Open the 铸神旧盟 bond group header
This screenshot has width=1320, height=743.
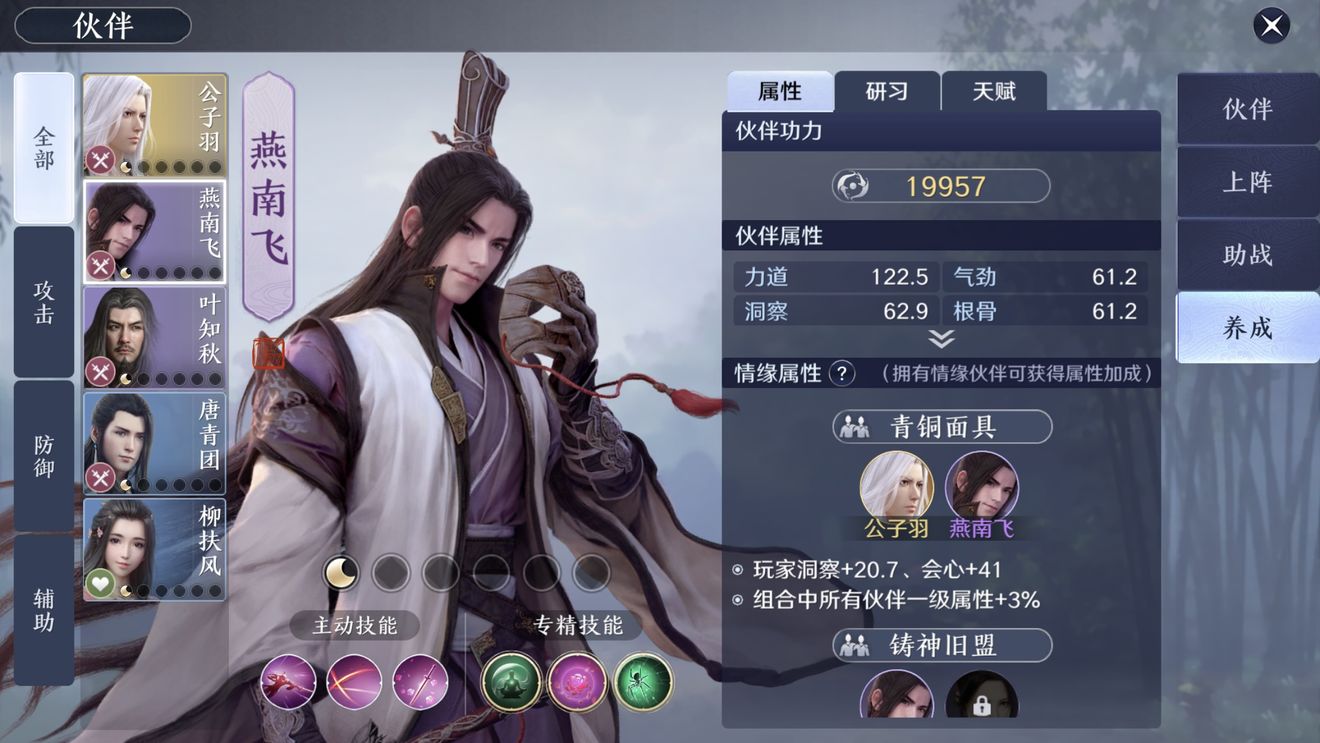pos(941,643)
